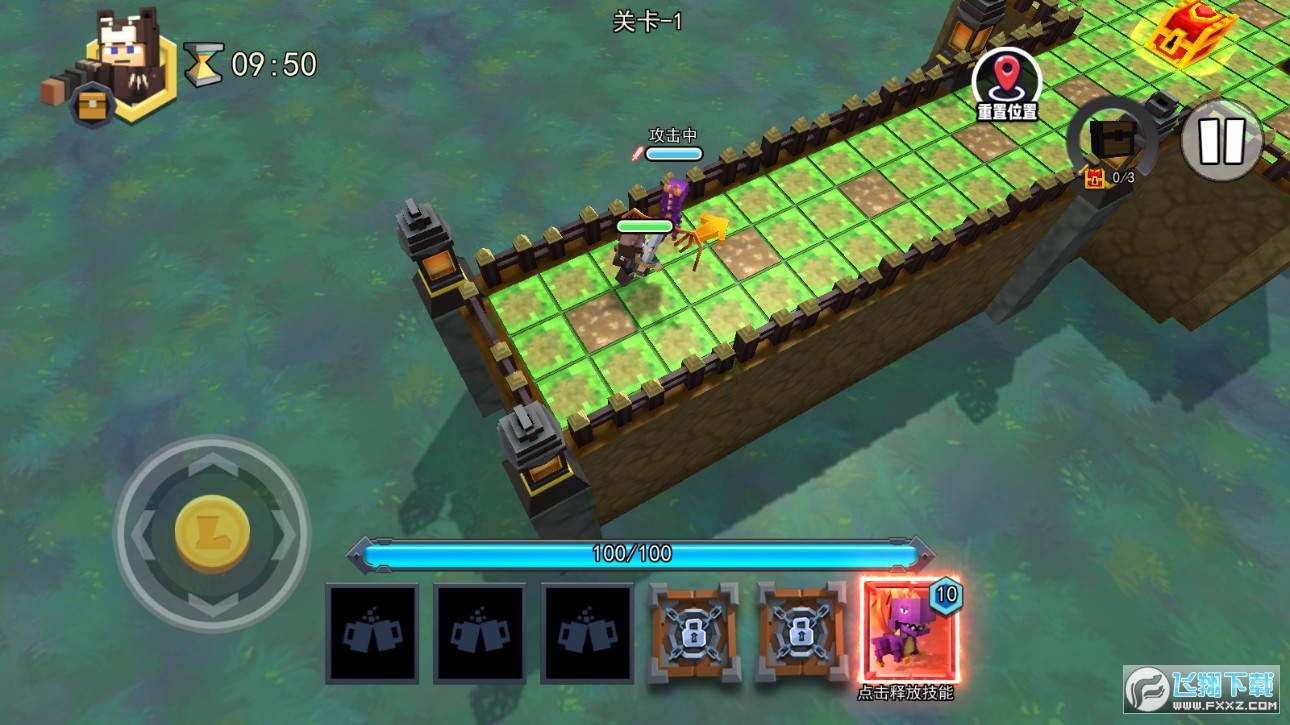This screenshot has width=1290, height=725.
Task: Open the small chest badge under avatar
Action: pos(91,108)
